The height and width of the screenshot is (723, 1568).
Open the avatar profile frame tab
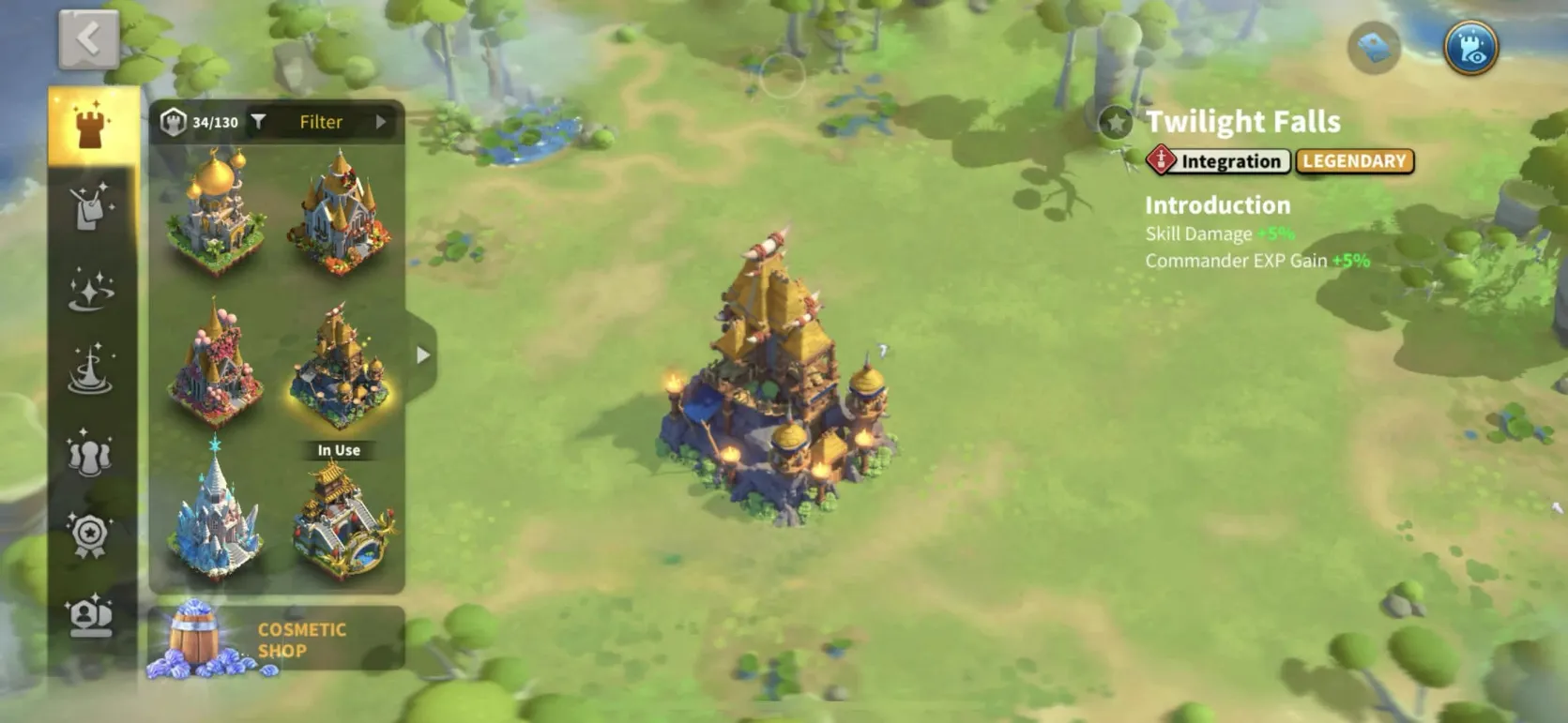[x=91, y=616]
